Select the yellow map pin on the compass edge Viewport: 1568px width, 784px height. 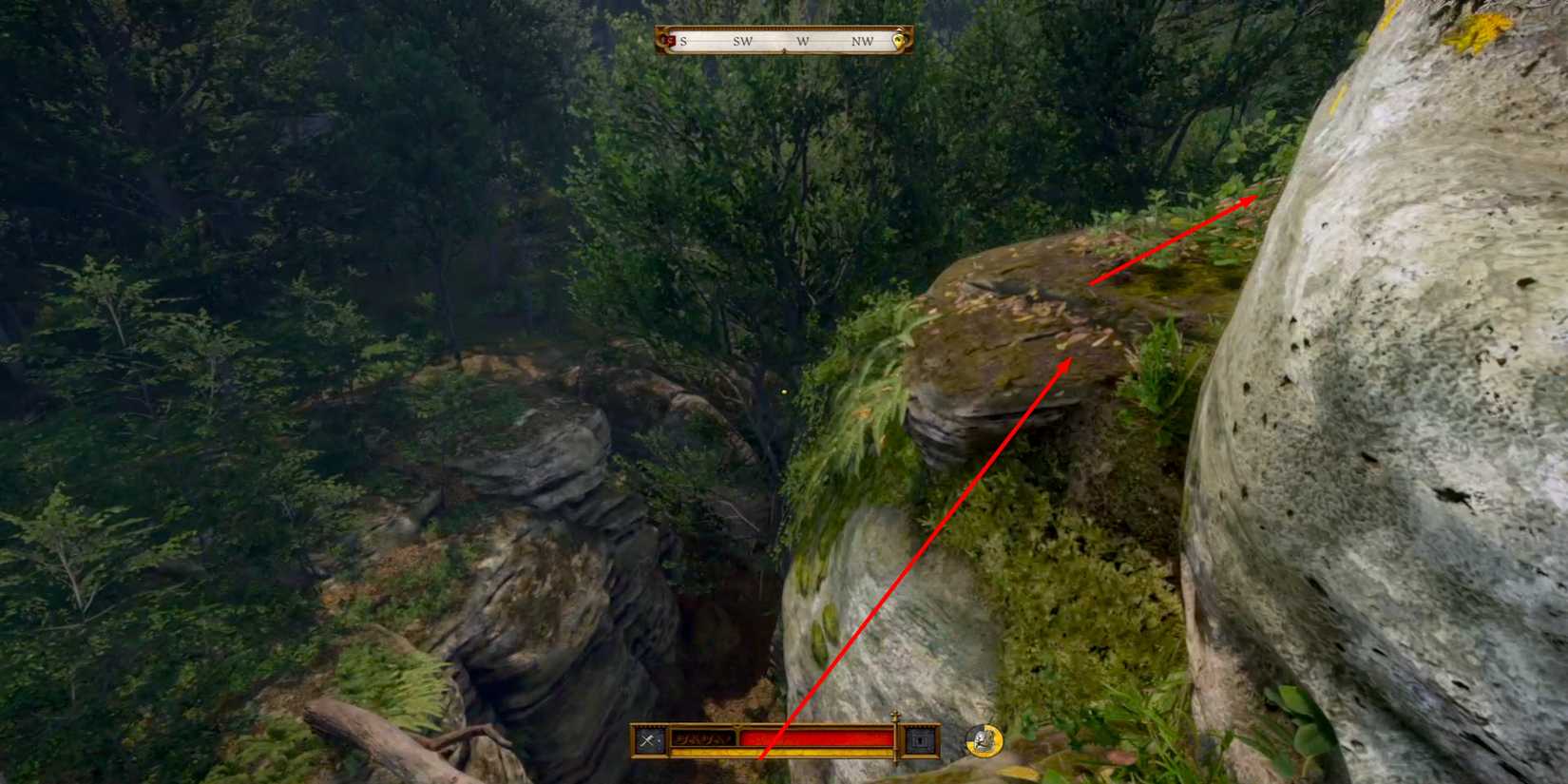click(900, 40)
